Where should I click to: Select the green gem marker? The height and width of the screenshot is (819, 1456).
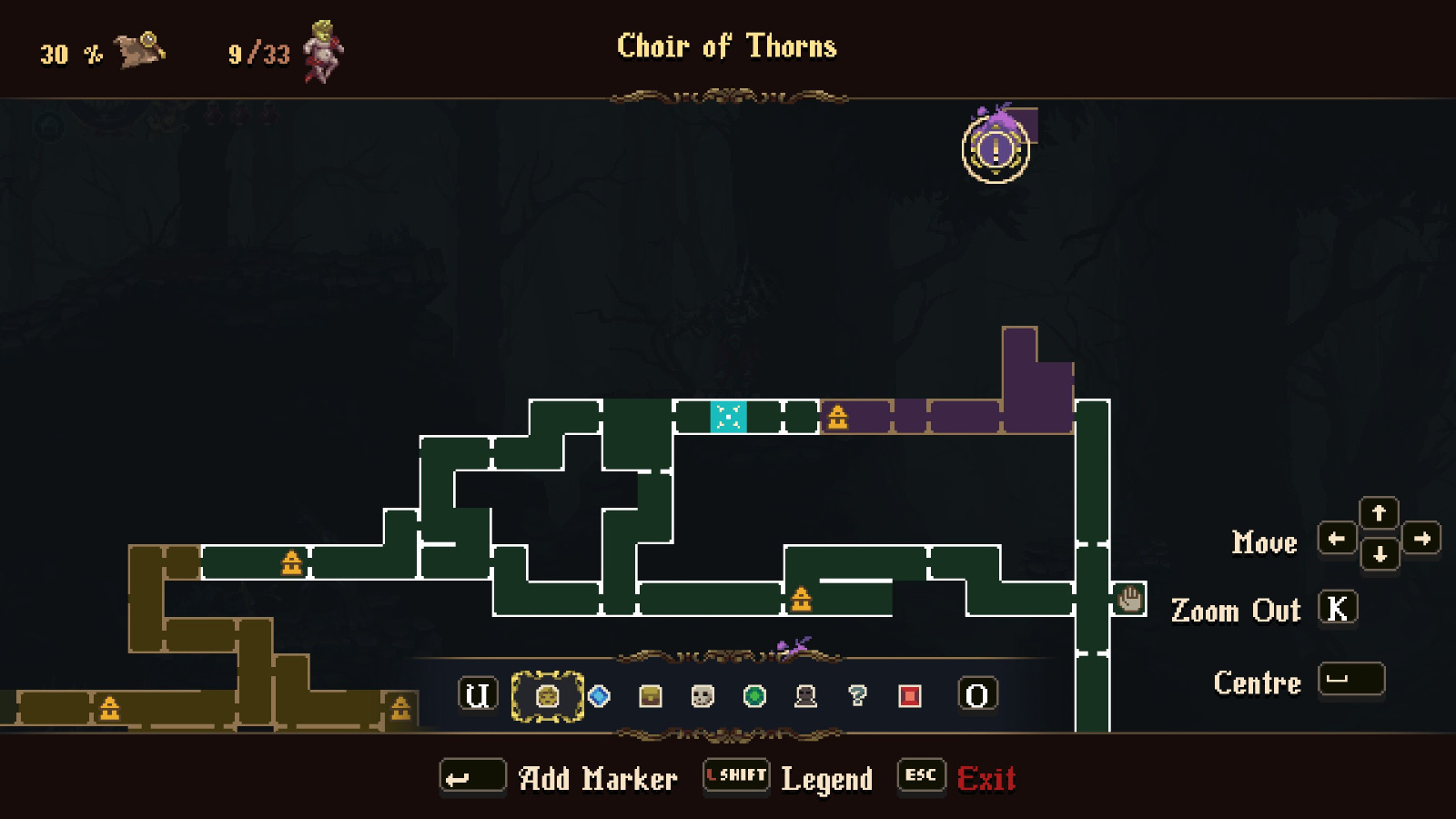[x=753, y=696]
